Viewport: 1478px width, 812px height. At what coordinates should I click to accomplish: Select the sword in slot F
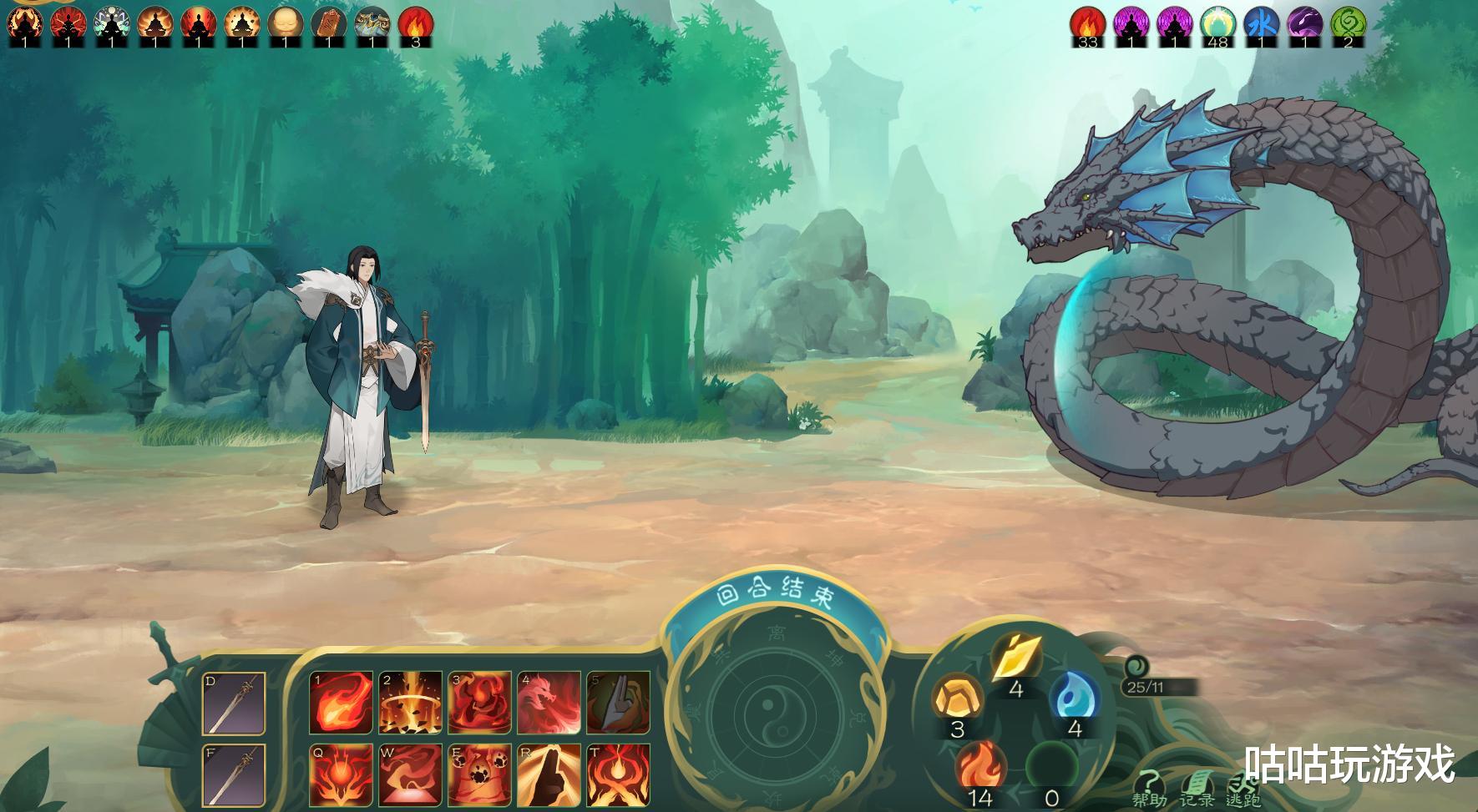[234, 775]
